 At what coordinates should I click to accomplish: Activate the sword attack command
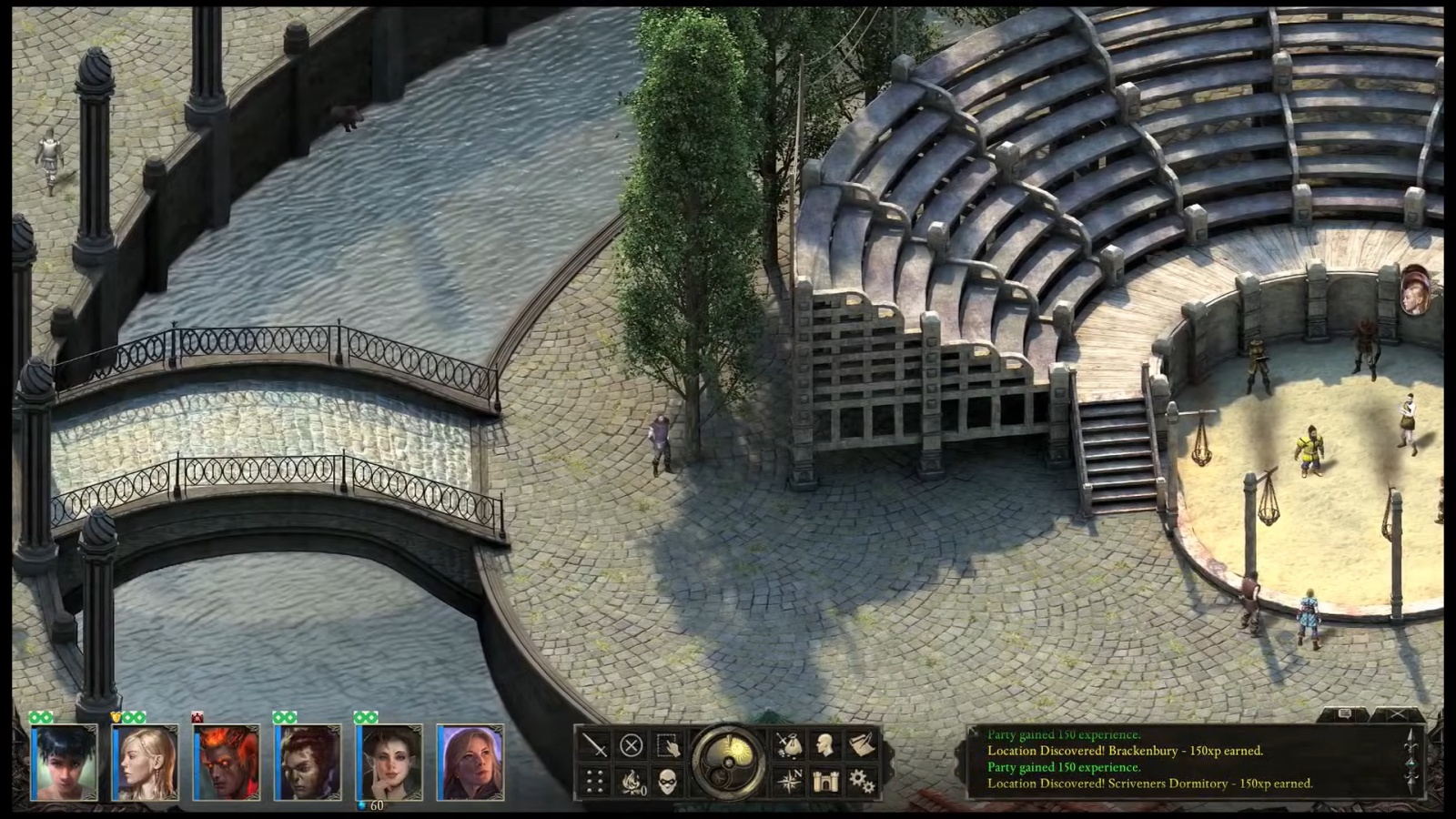pyautogui.click(x=595, y=746)
